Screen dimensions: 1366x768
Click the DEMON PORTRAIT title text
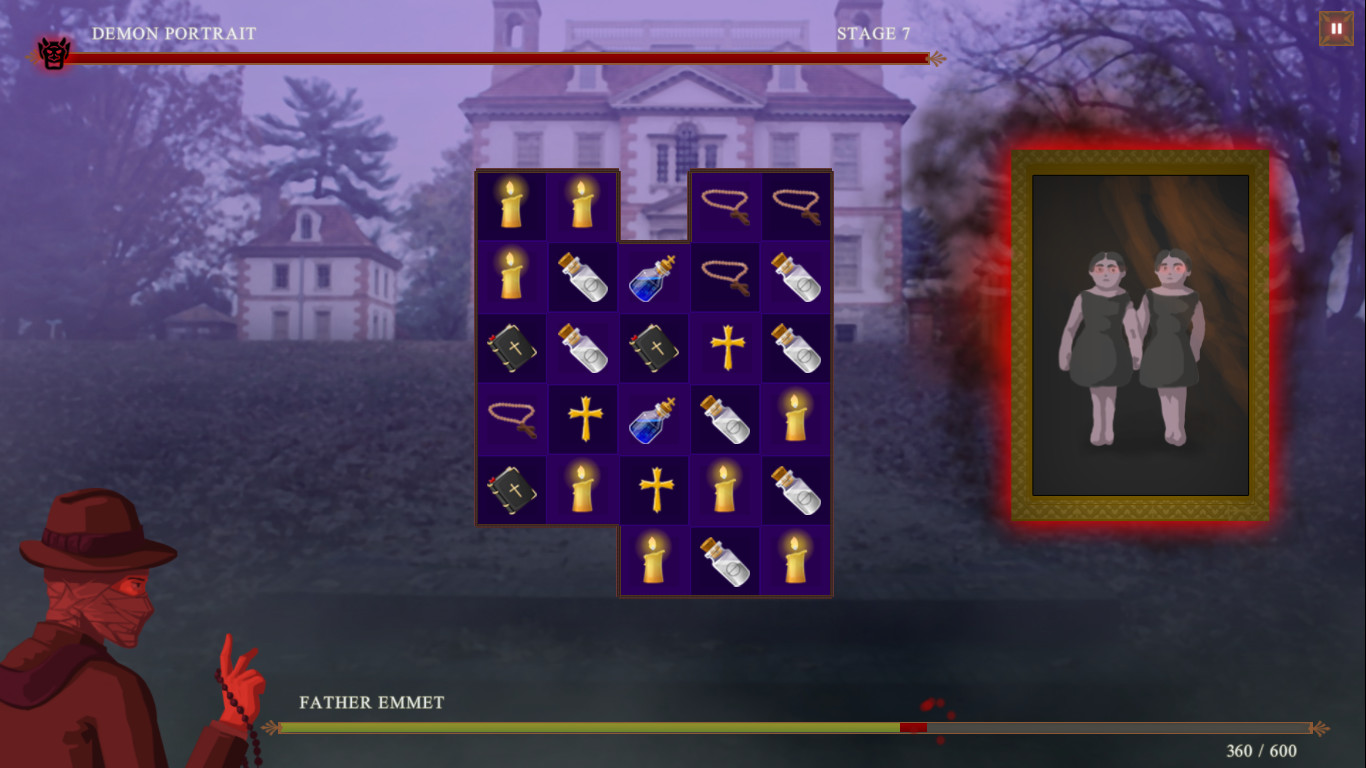pos(173,32)
